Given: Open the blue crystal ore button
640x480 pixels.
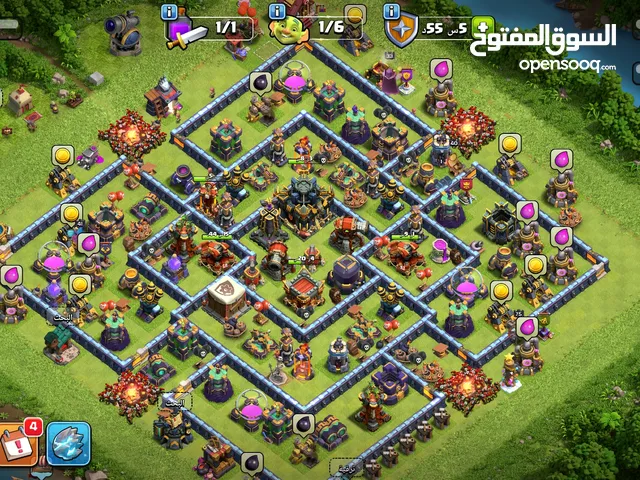Looking at the screenshot, I should point(68,444).
